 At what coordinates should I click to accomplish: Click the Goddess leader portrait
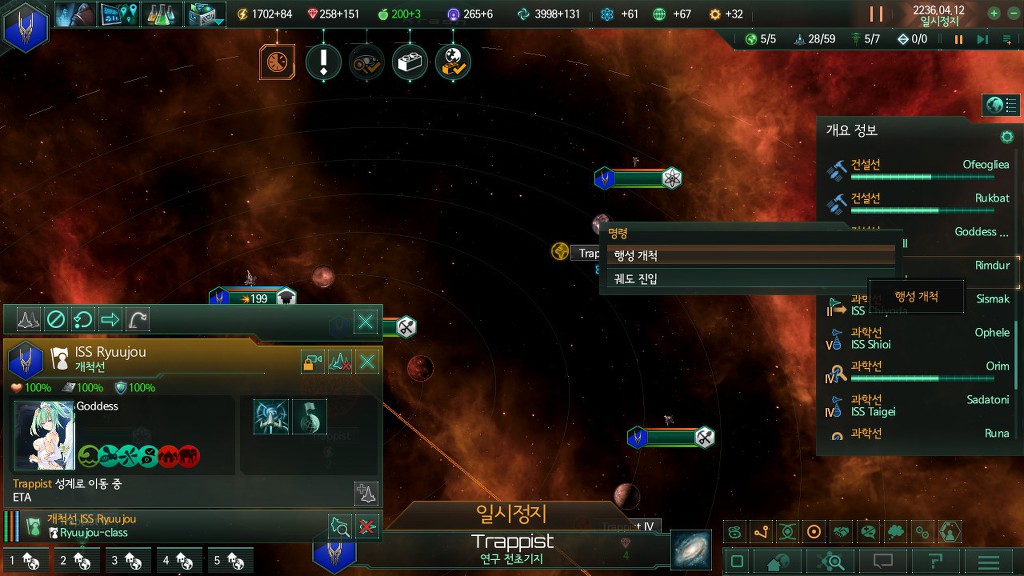[44, 434]
